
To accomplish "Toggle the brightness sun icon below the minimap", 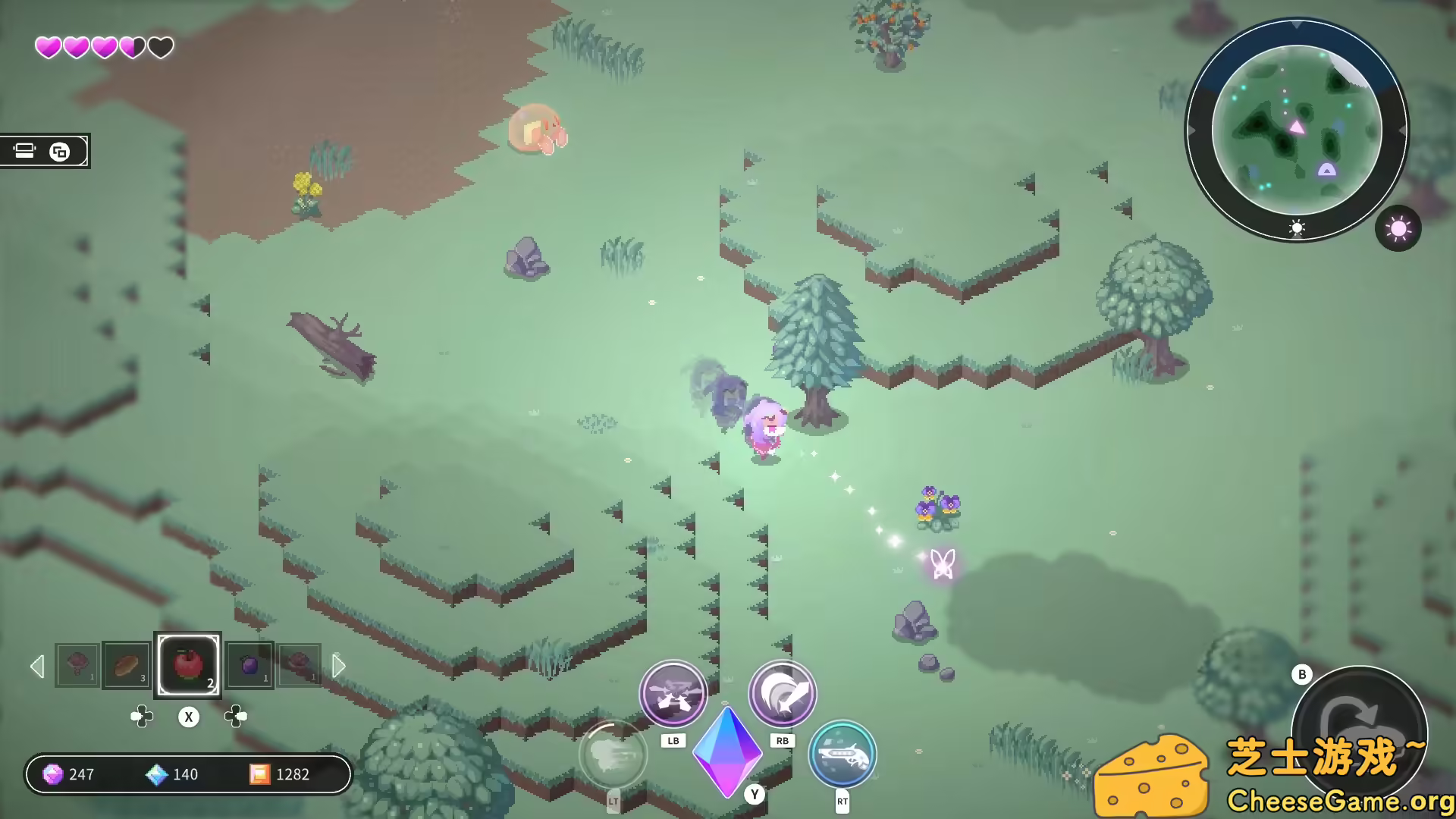I will [x=1296, y=228].
